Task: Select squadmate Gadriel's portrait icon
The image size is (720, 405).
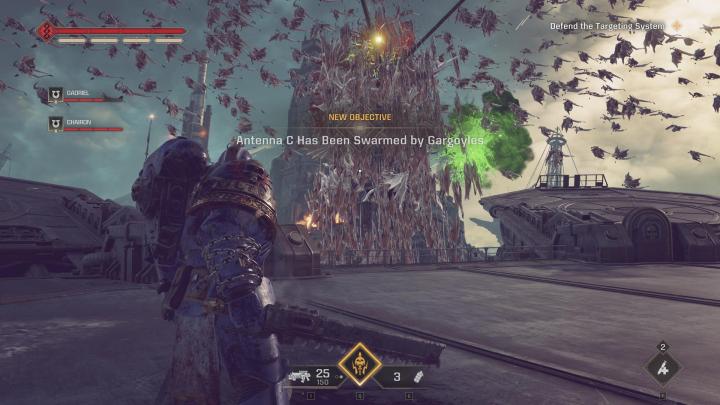Action: [x=56, y=95]
